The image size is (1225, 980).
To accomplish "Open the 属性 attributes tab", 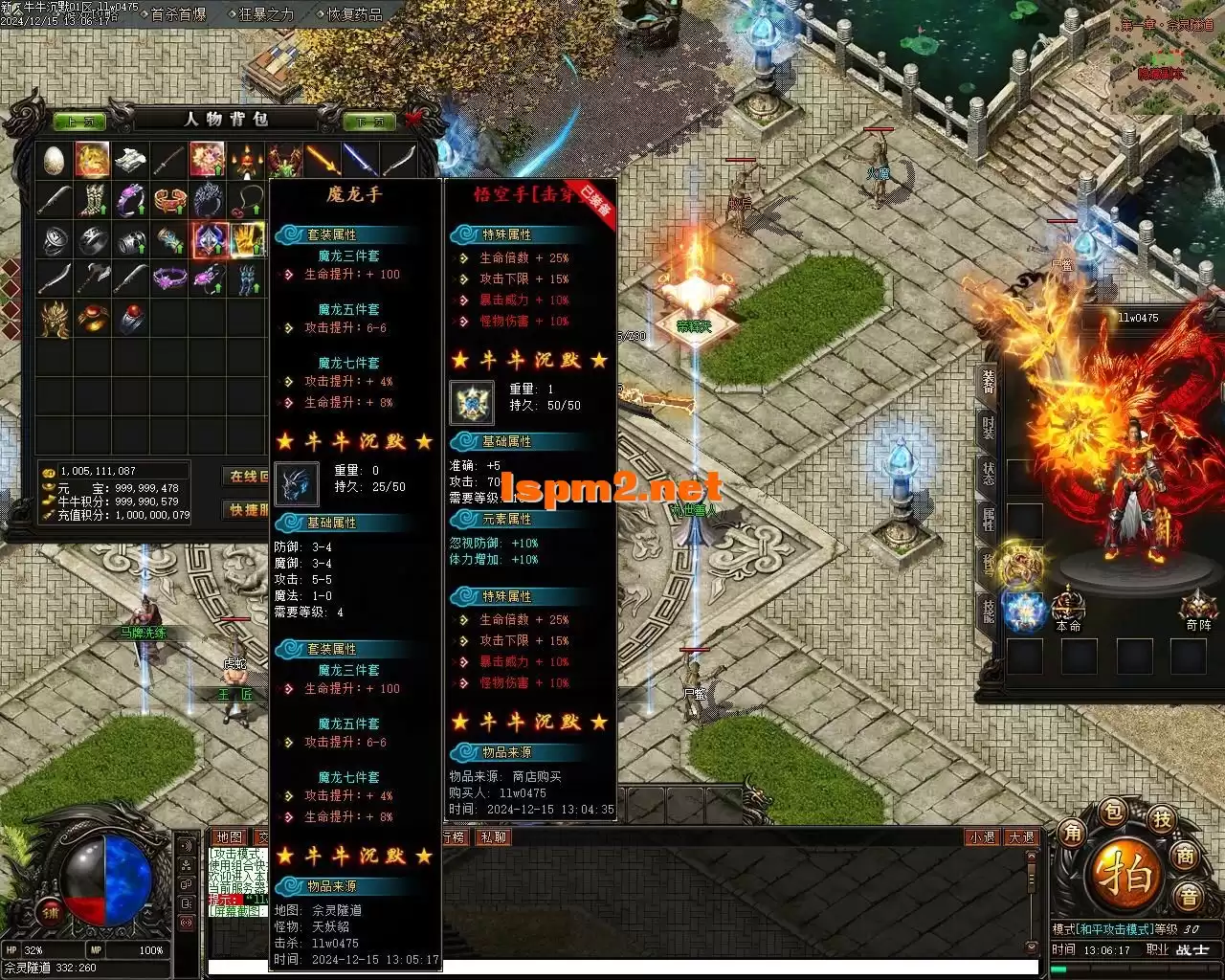I will pos(989,519).
